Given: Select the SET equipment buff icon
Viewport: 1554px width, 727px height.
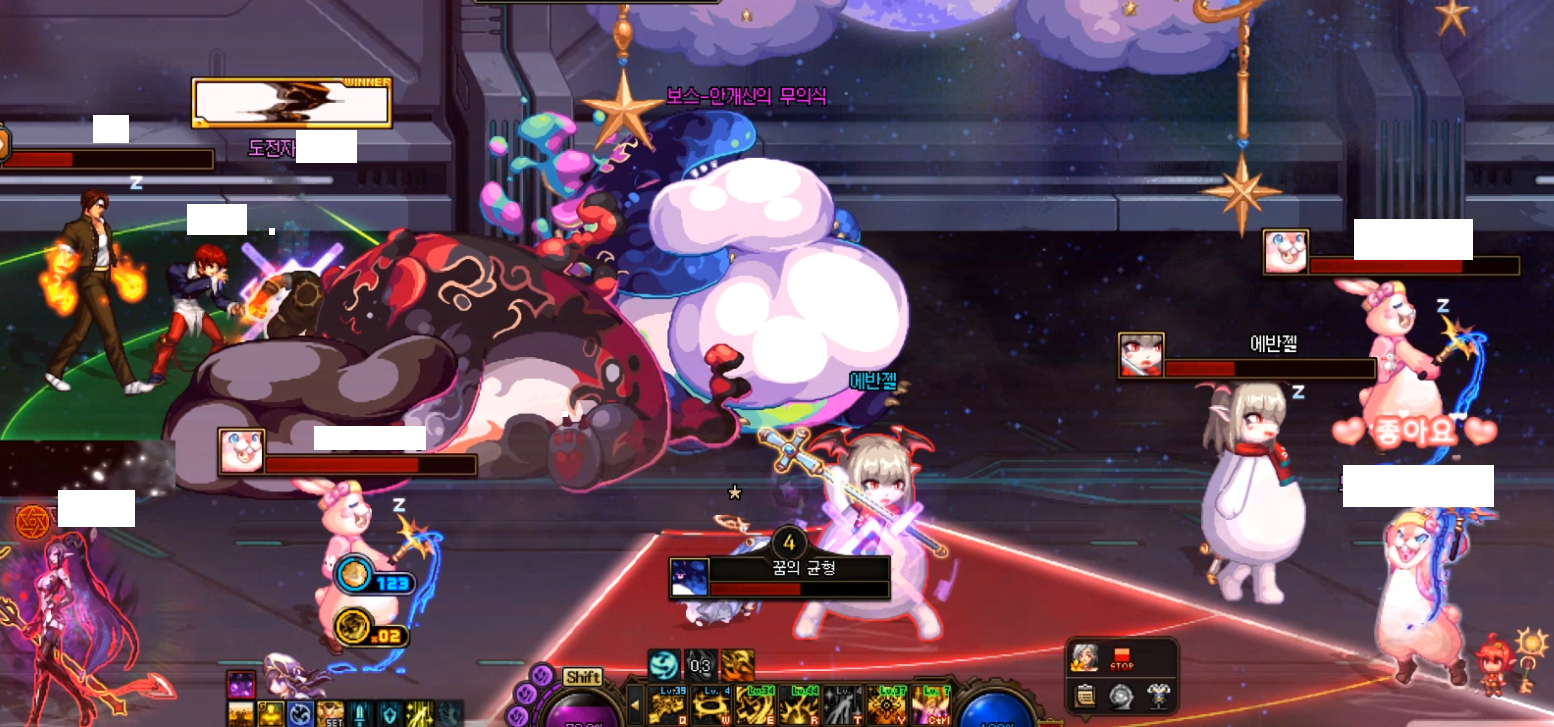Looking at the screenshot, I should (330, 714).
